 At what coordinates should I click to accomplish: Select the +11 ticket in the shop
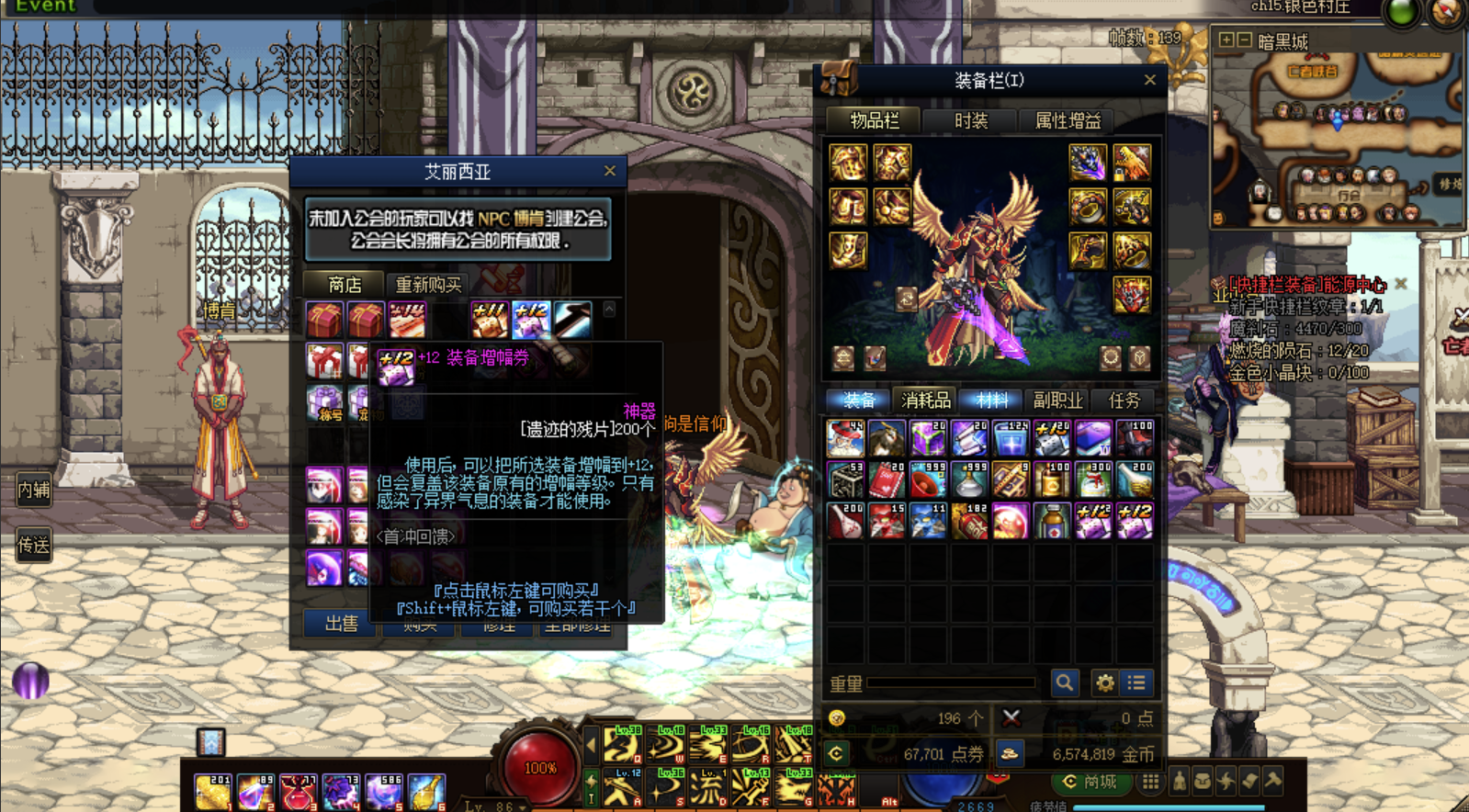(489, 320)
